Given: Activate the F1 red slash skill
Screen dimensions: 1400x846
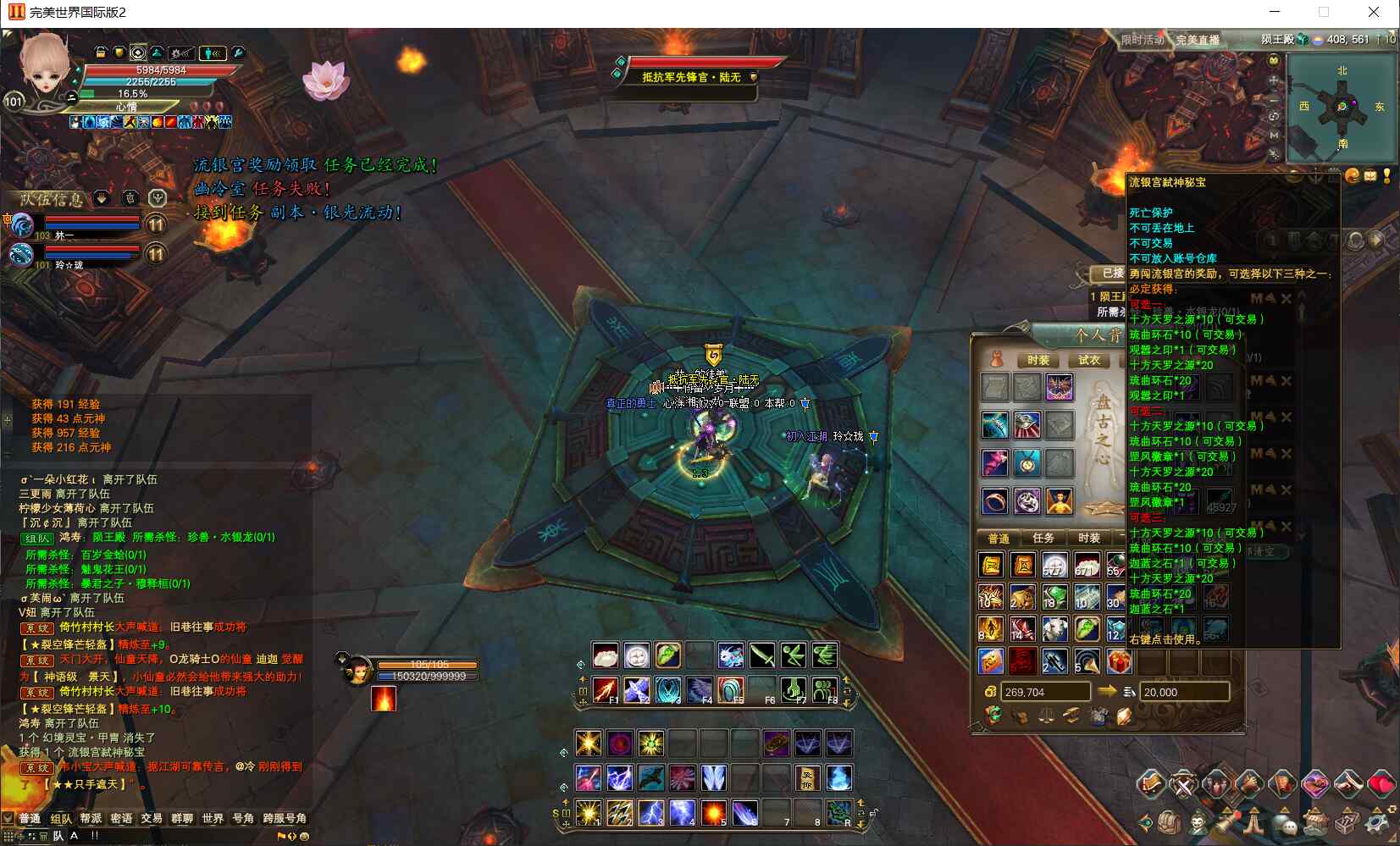Looking at the screenshot, I should coord(605,689).
